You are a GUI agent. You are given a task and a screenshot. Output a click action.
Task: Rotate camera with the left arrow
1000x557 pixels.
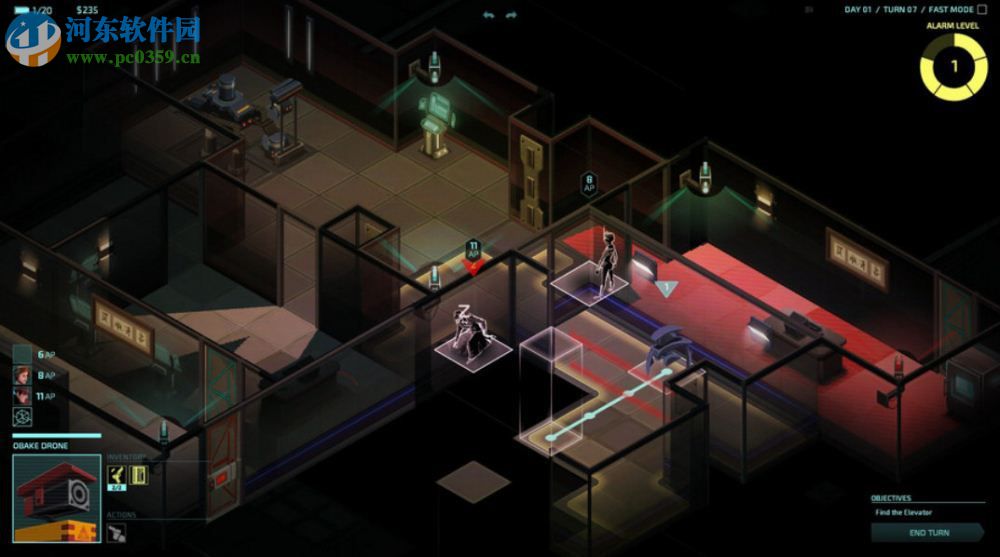tap(489, 15)
